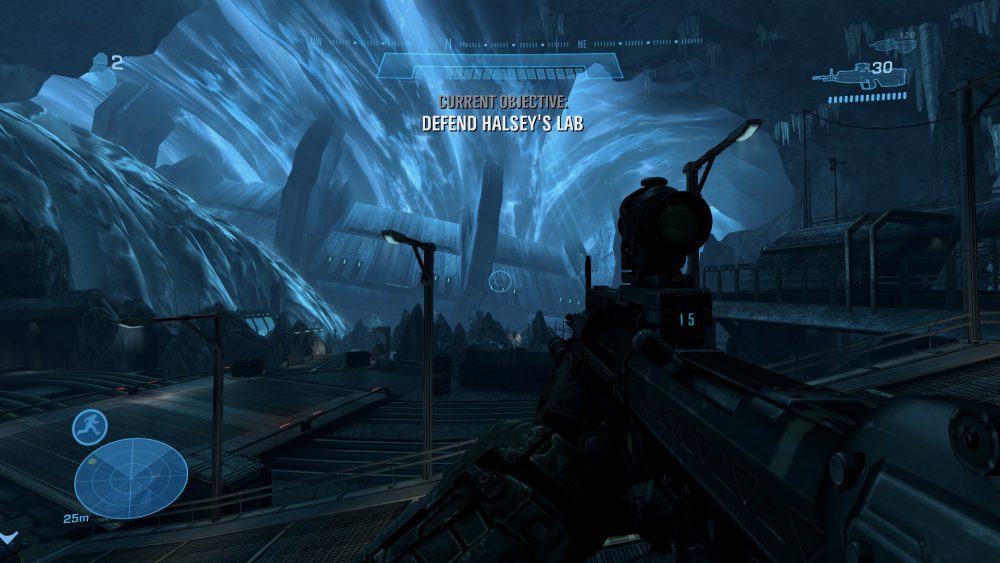Click the circular motion tracker radar
Image resolution: width=1000 pixels, height=563 pixels.
pos(131,478)
